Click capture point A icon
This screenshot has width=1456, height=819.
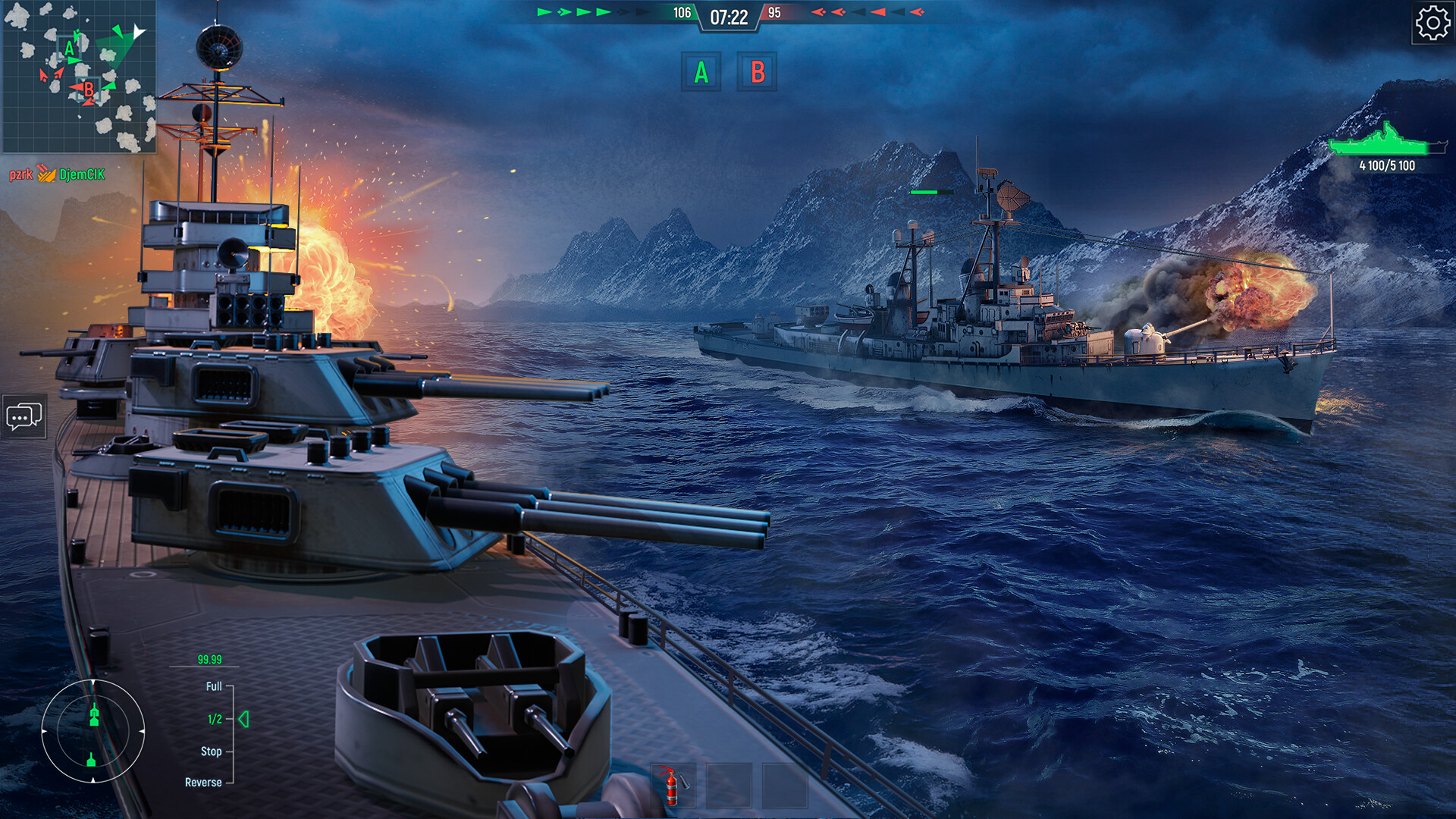[x=701, y=74]
